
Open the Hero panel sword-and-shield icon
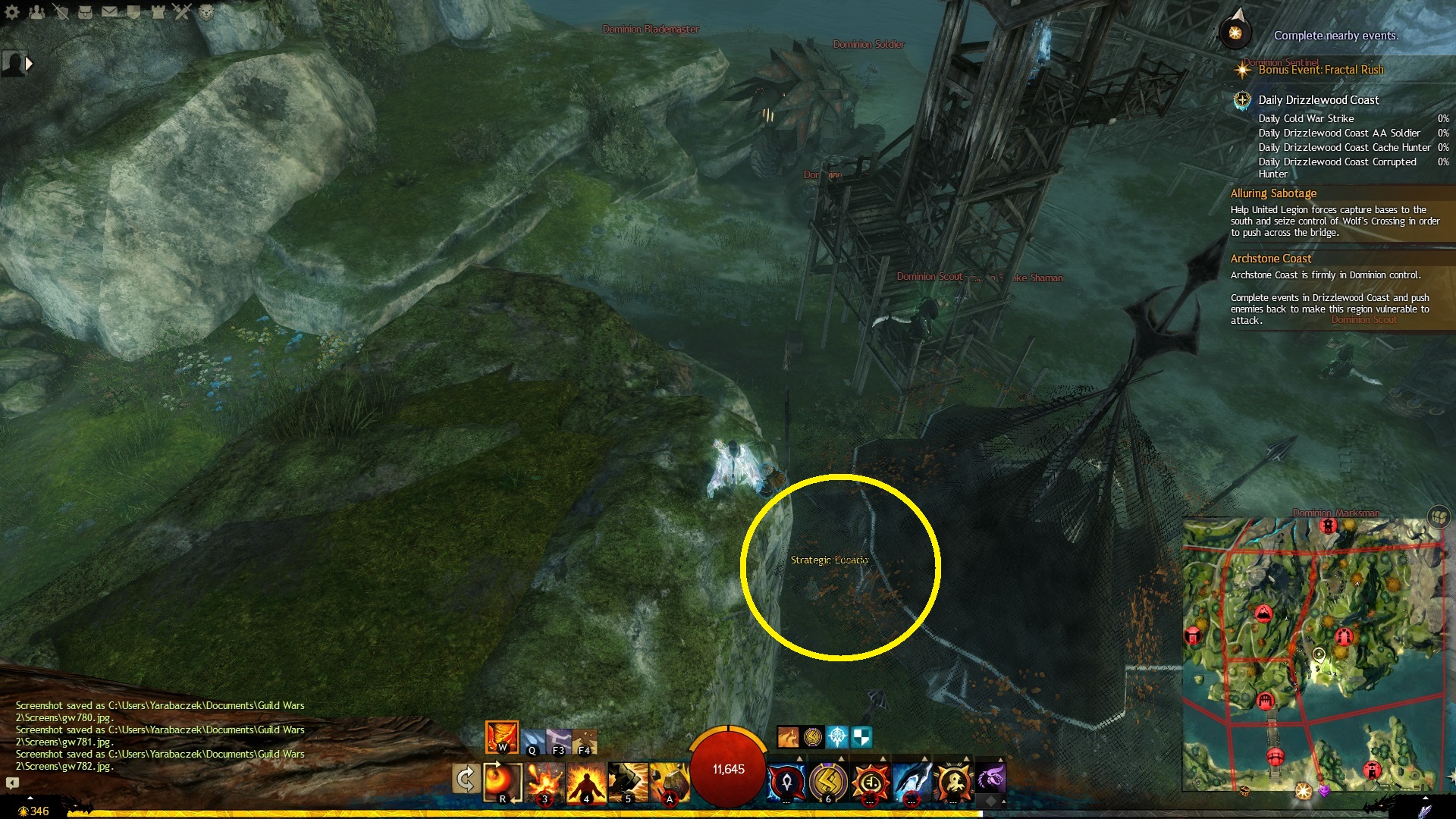(61, 12)
